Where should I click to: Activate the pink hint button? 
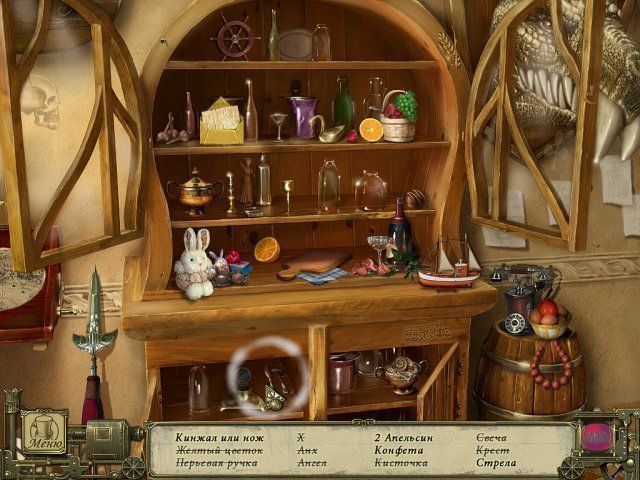(597, 437)
